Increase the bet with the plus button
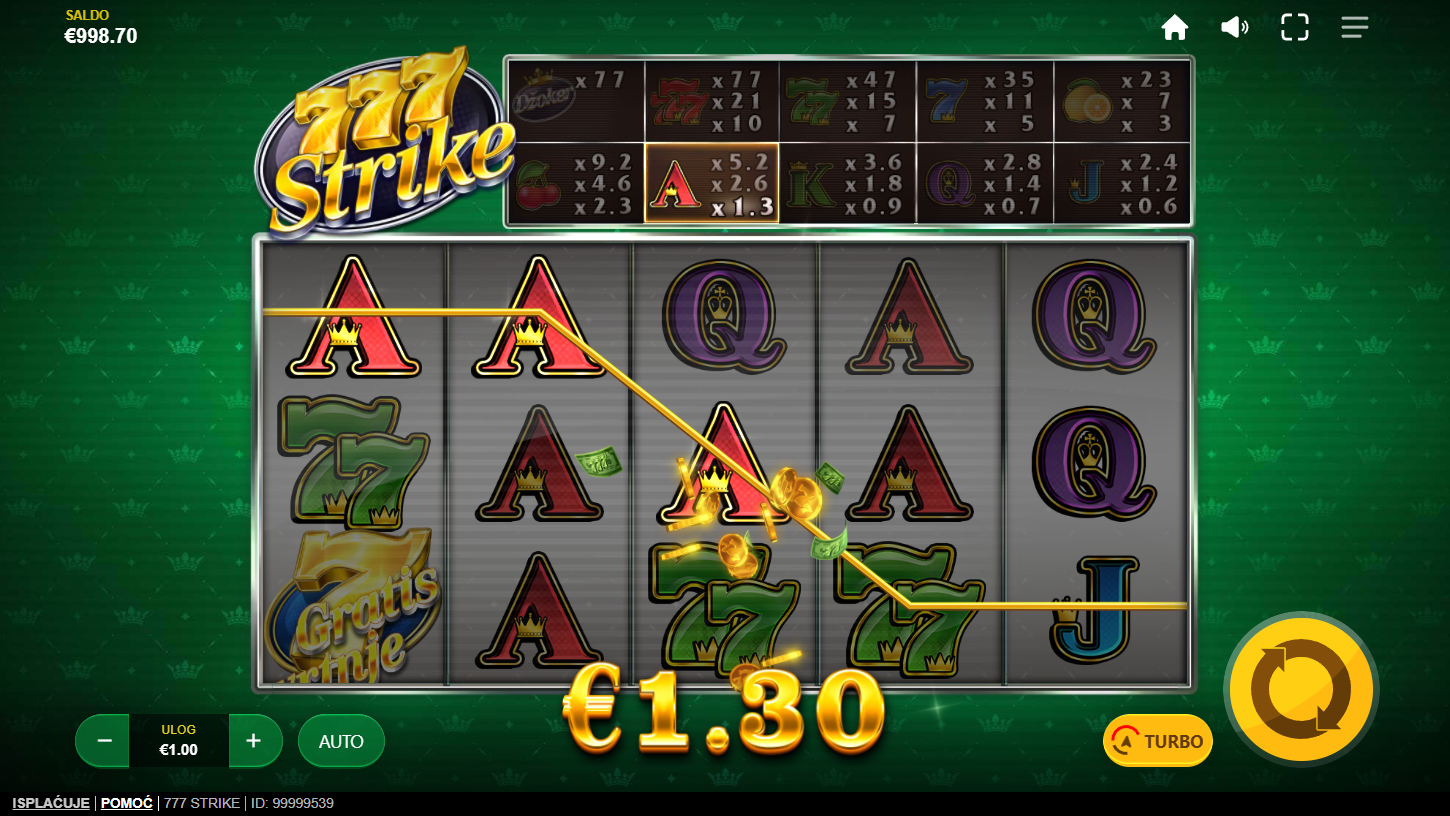The width and height of the screenshot is (1450, 816). 254,741
